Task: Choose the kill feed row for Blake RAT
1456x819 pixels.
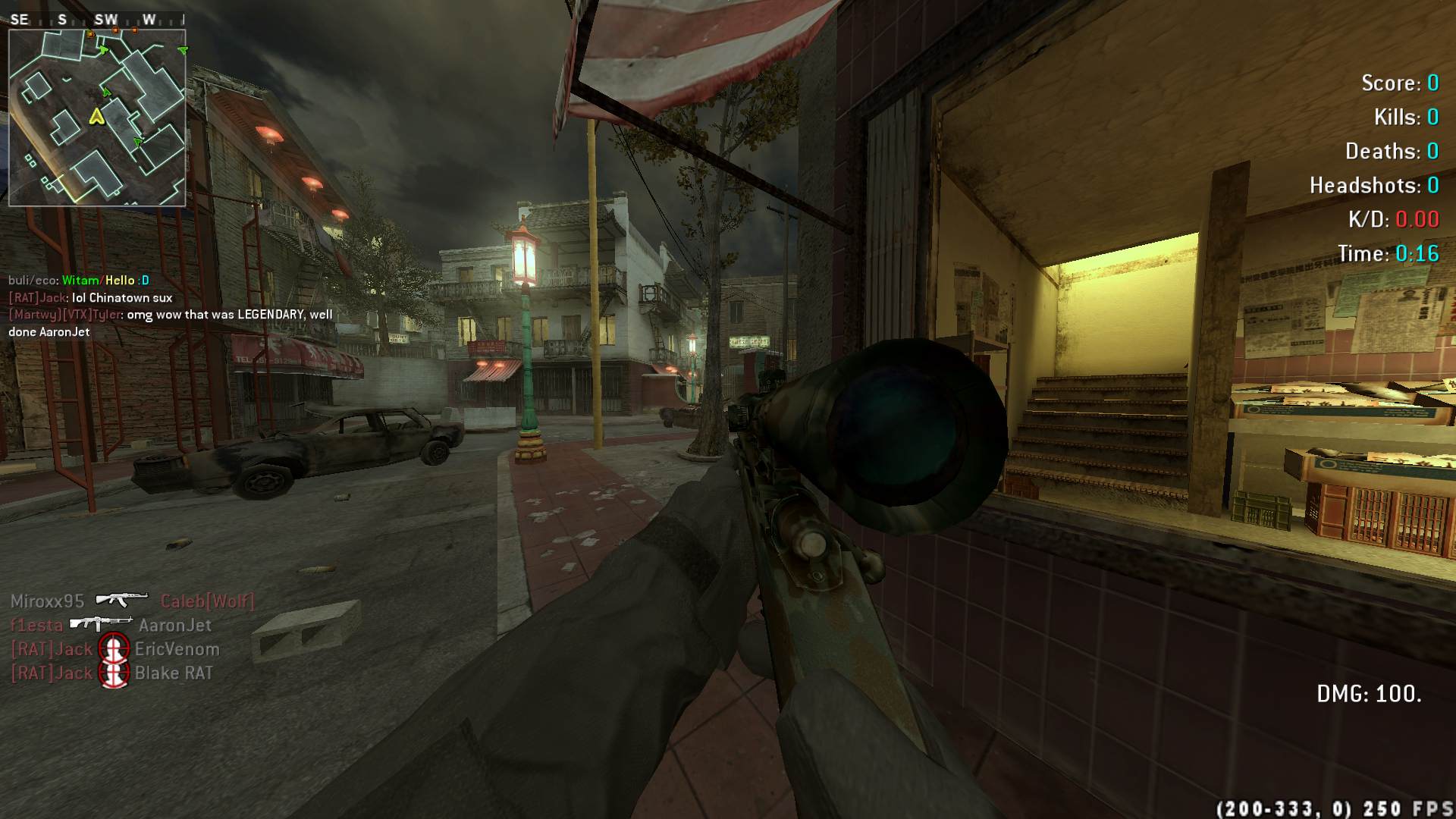Action: pyautogui.click(x=111, y=673)
